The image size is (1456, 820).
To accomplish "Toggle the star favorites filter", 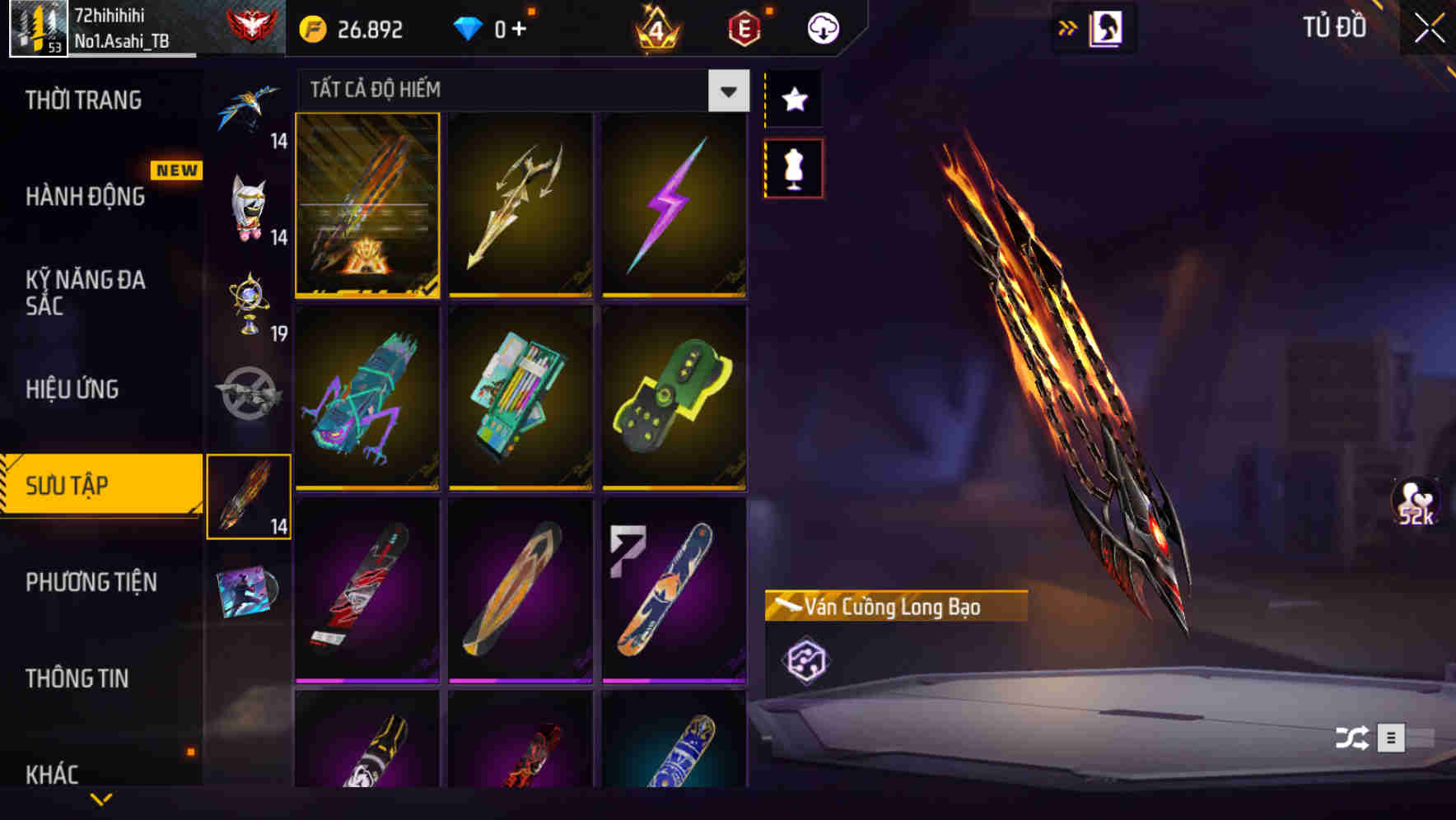I will click(x=793, y=100).
